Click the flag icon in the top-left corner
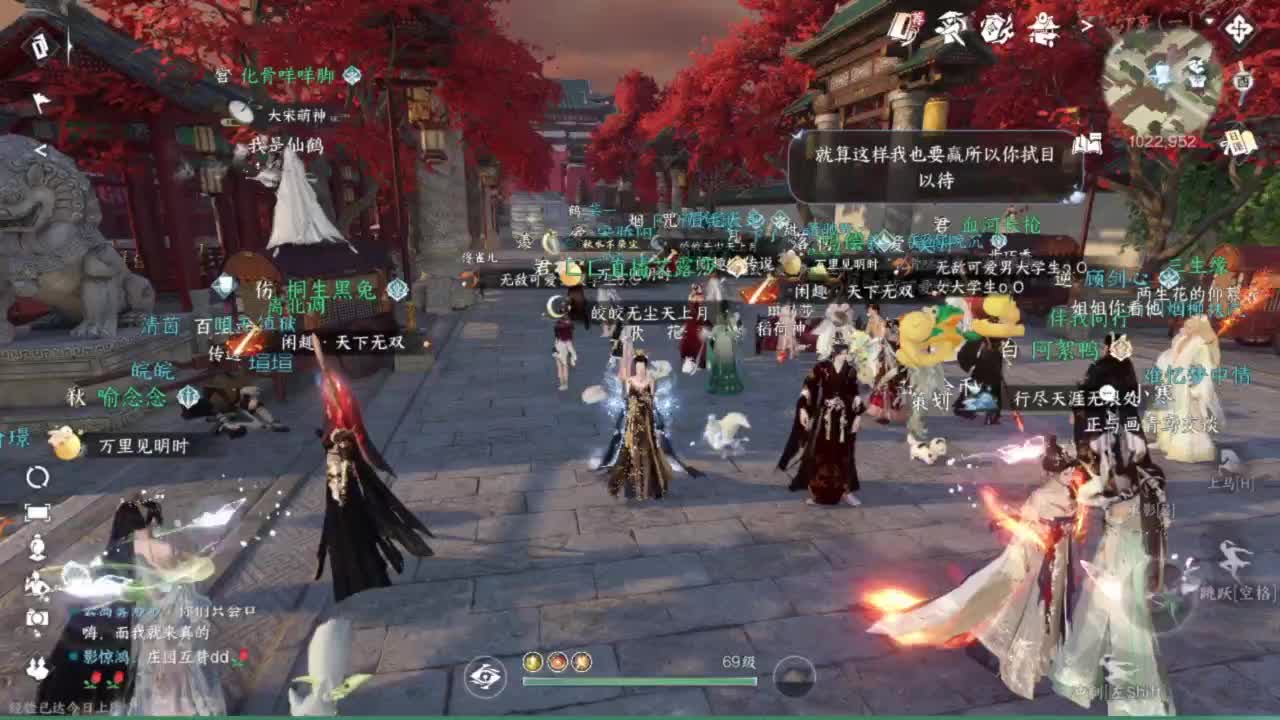This screenshot has width=1280, height=720. point(42,100)
